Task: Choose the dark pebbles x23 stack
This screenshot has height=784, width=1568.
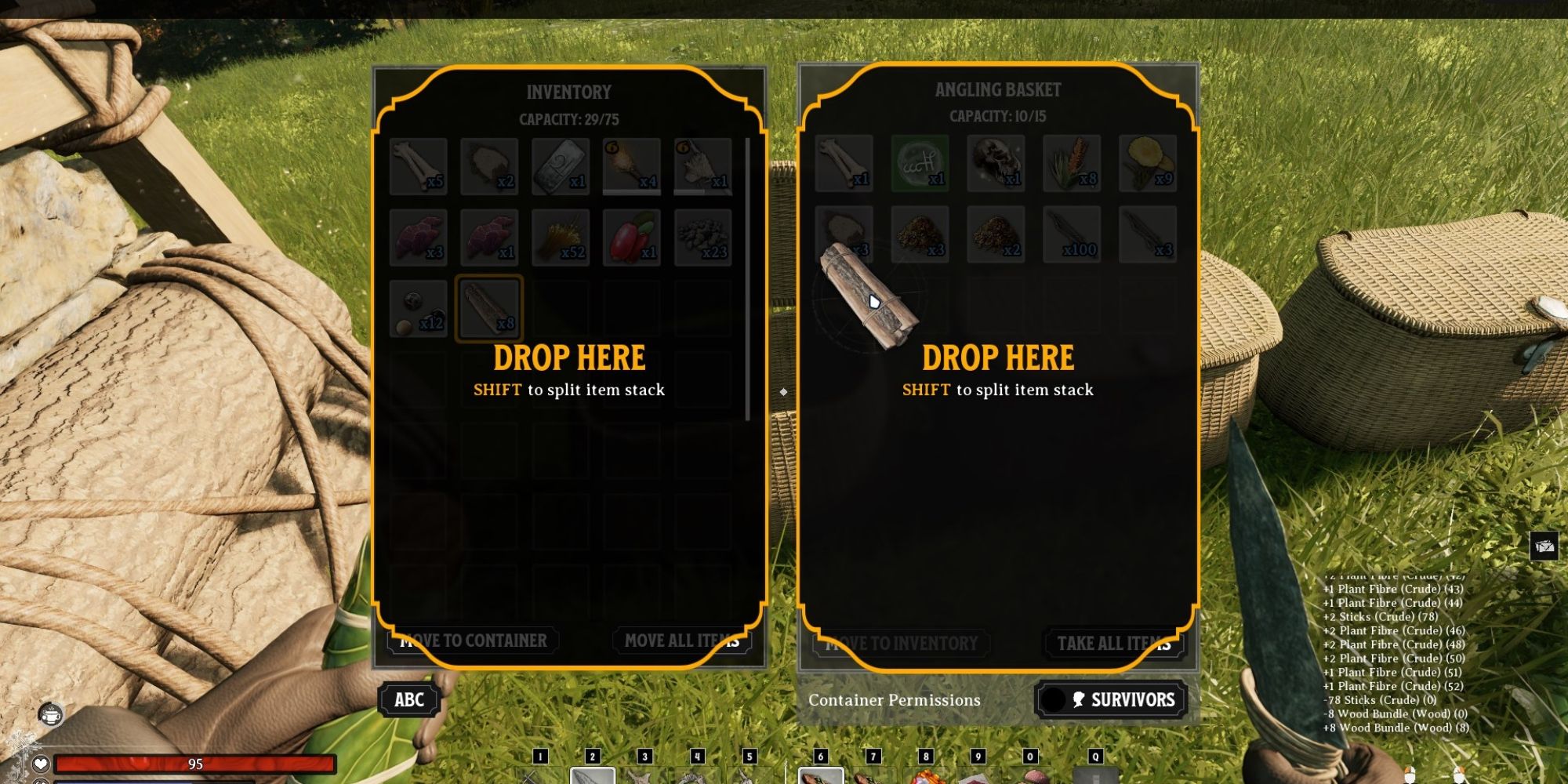Action: coord(702,237)
